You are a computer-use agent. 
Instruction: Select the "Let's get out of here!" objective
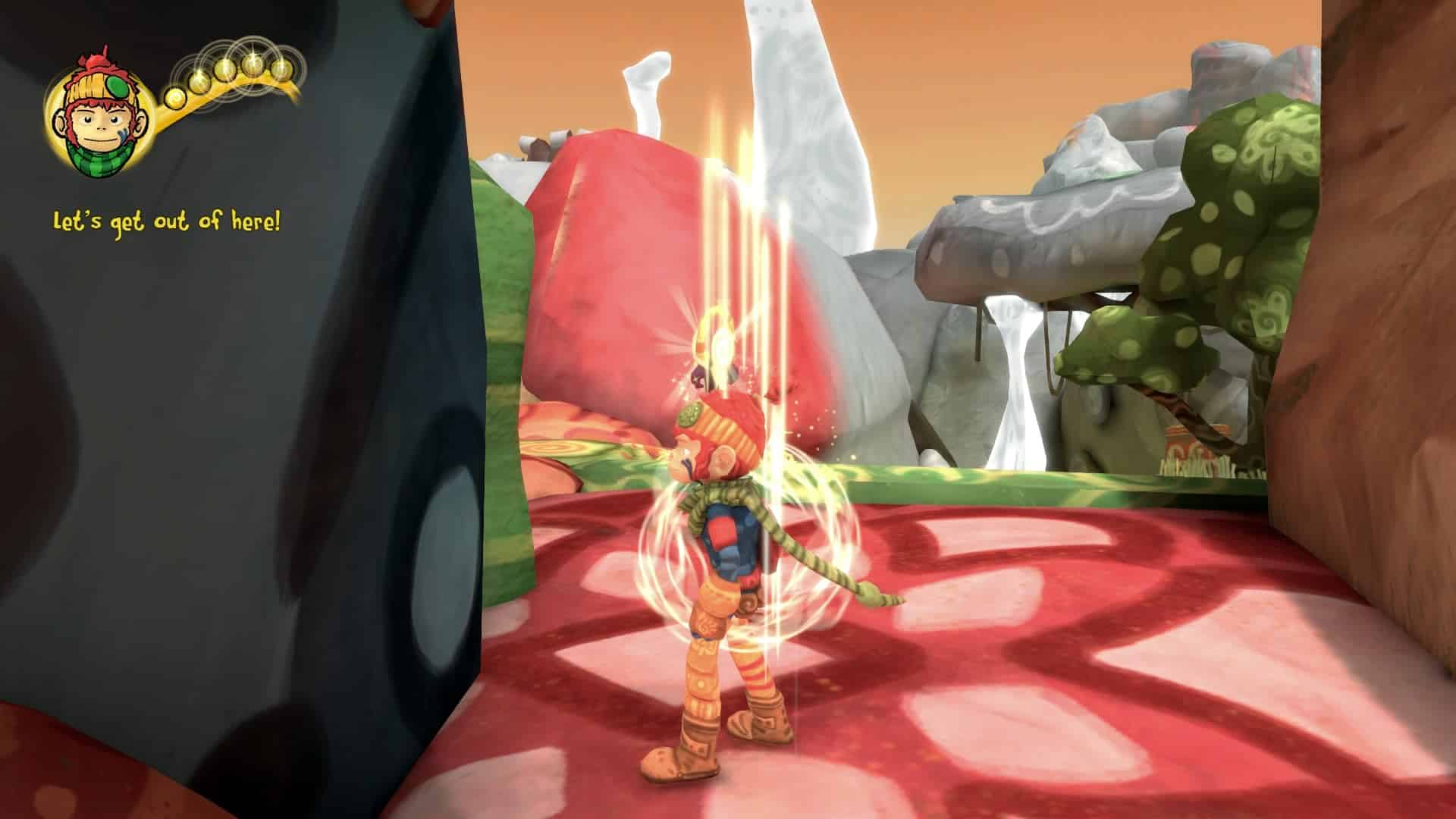167,223
